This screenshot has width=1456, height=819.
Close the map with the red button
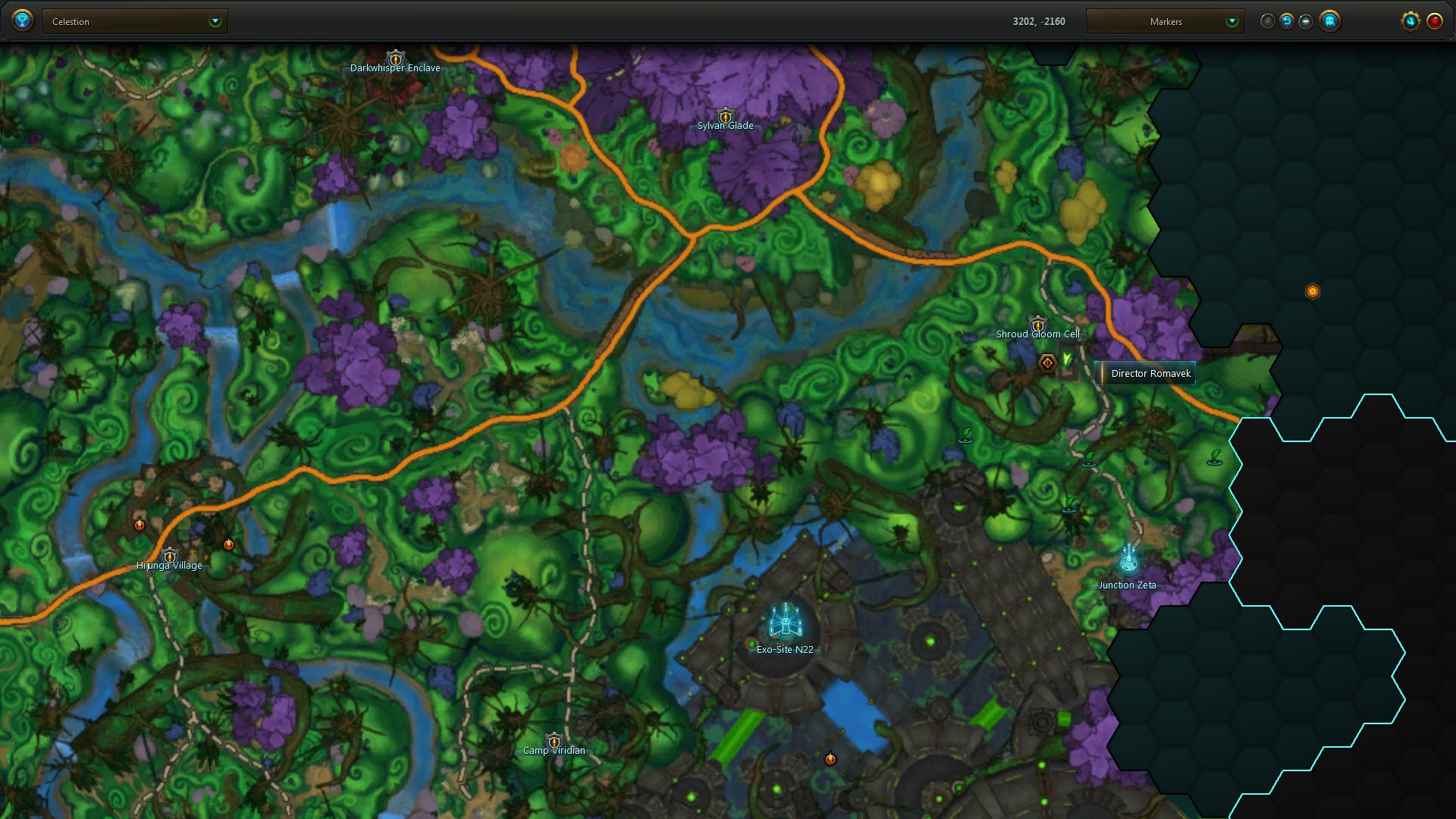pyautogui.click(x=1435, y=21)
